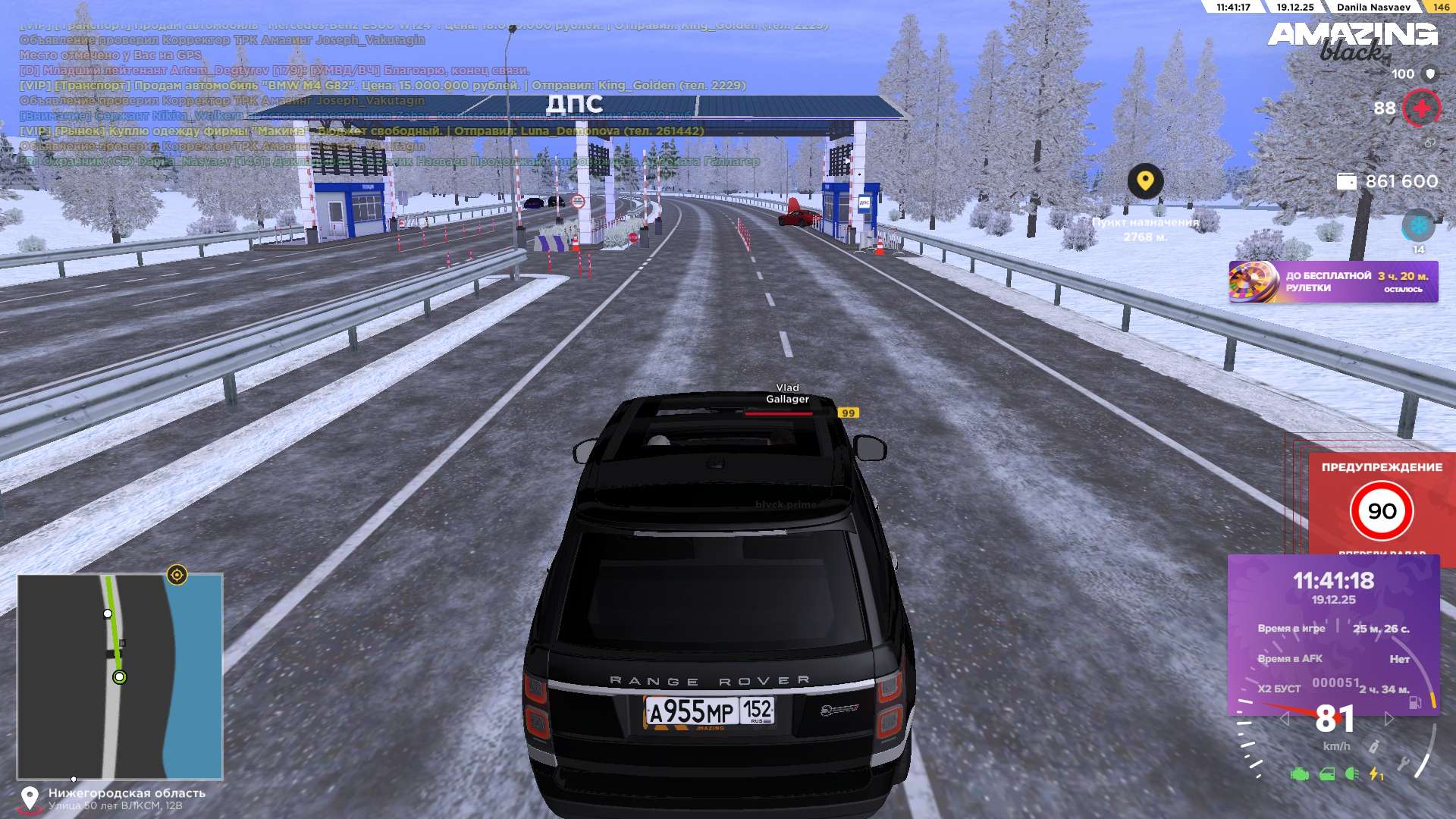Click the yellow lightning bolt indicator
The width and height of the screenshot is (1456, 819).
1375,774
